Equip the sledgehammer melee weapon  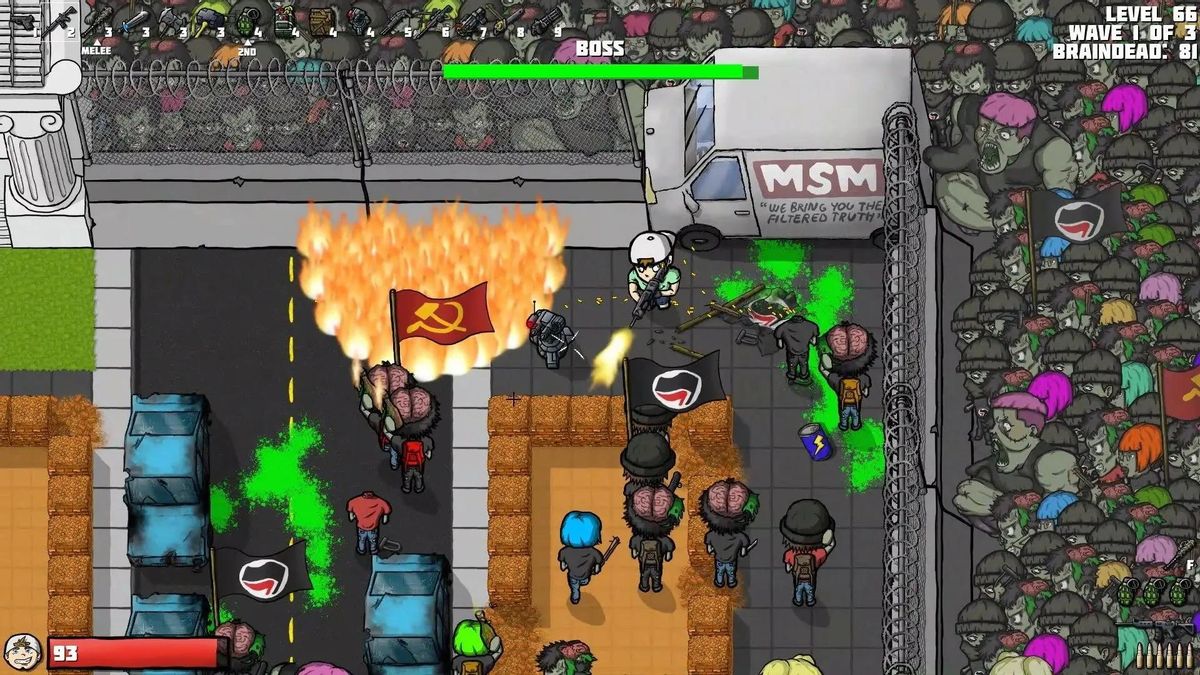pos(209,18)
